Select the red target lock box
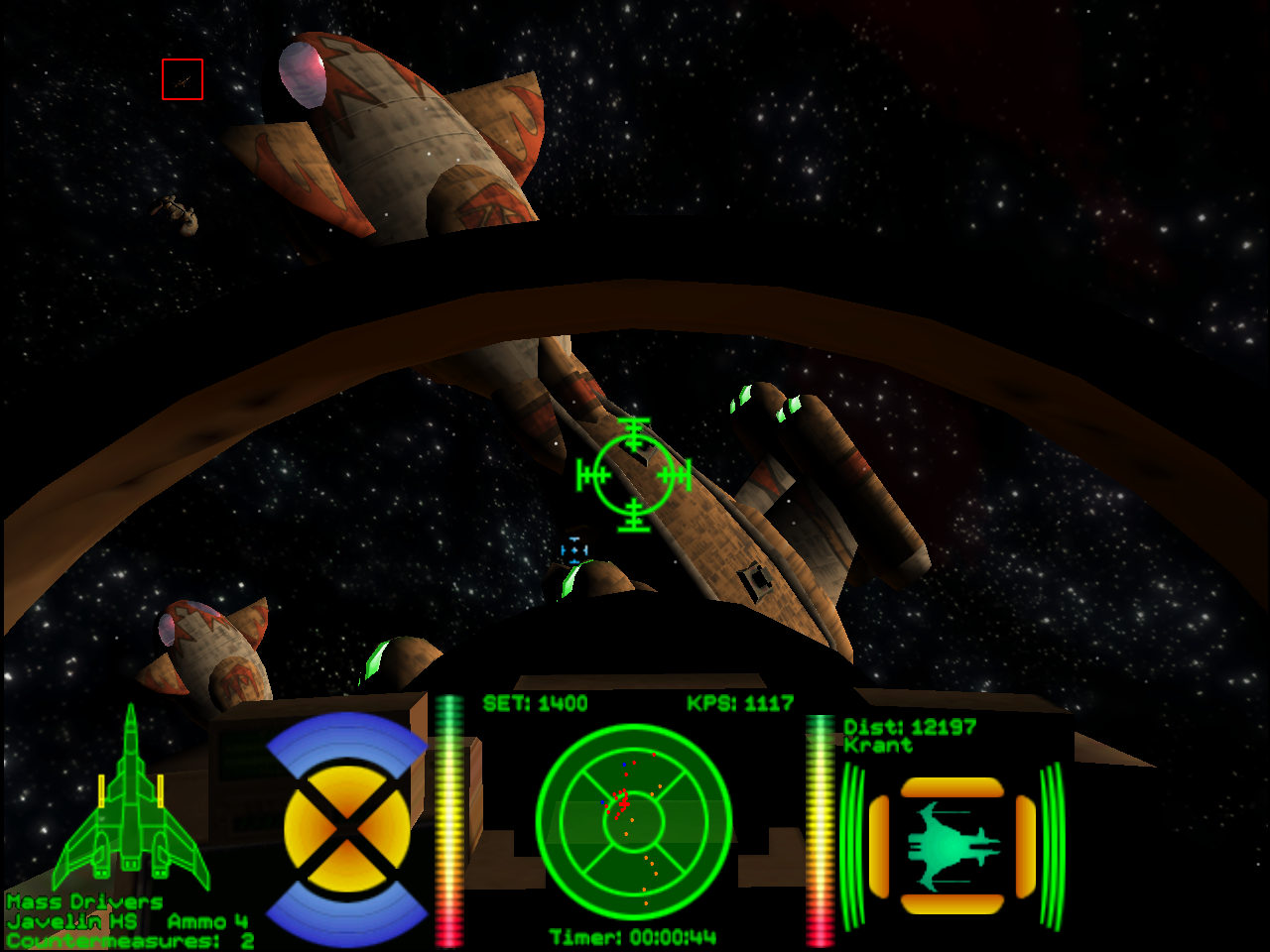Viewport: 1270px width, 952px height. [183, 79]
